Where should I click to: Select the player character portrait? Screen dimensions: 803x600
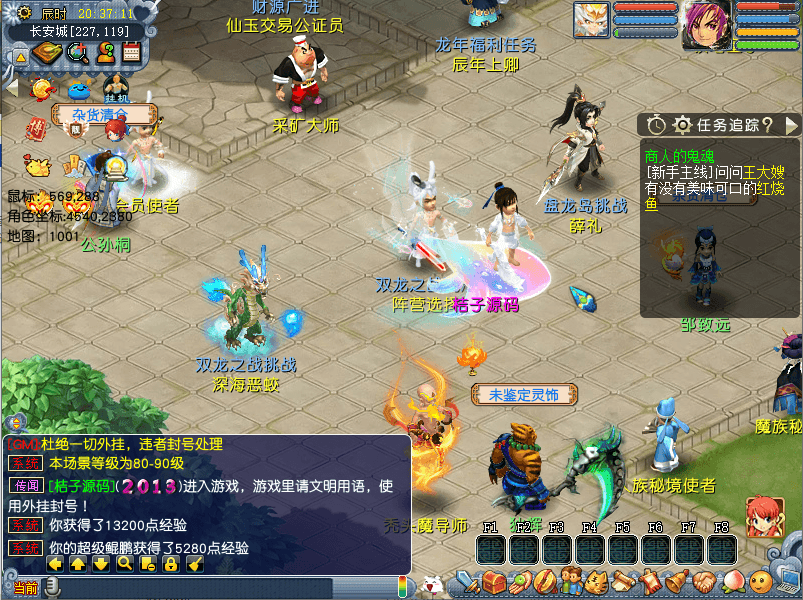click(x=706, y=24)
